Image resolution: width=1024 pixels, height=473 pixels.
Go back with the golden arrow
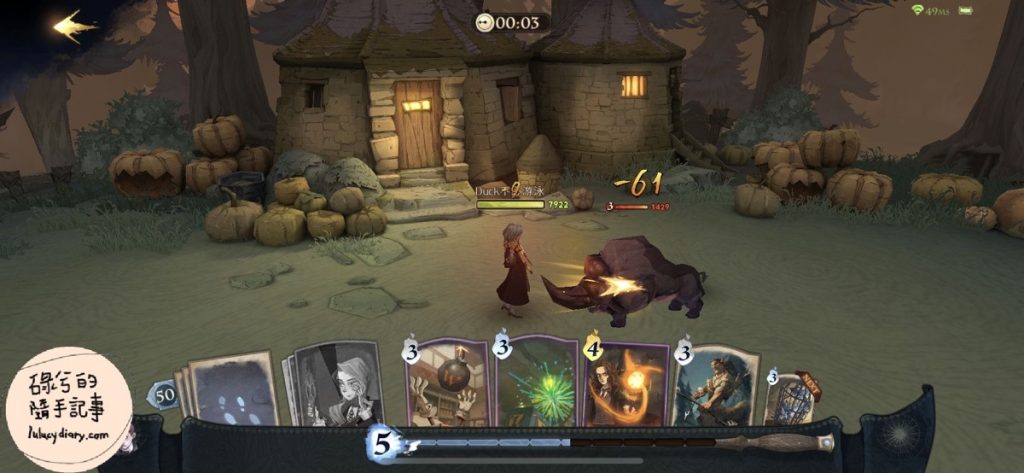[x=73, y=27]
